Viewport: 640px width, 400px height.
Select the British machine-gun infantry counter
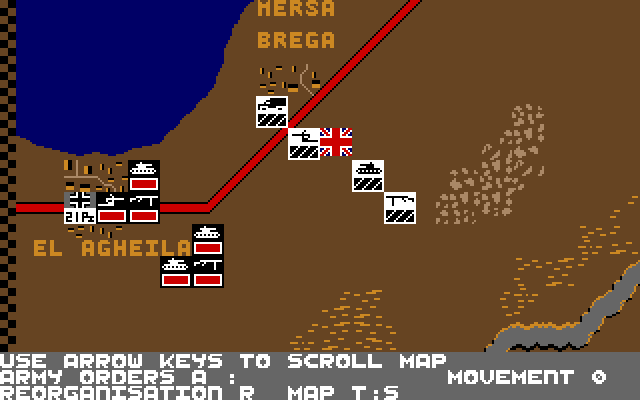(x=400, y=208)
